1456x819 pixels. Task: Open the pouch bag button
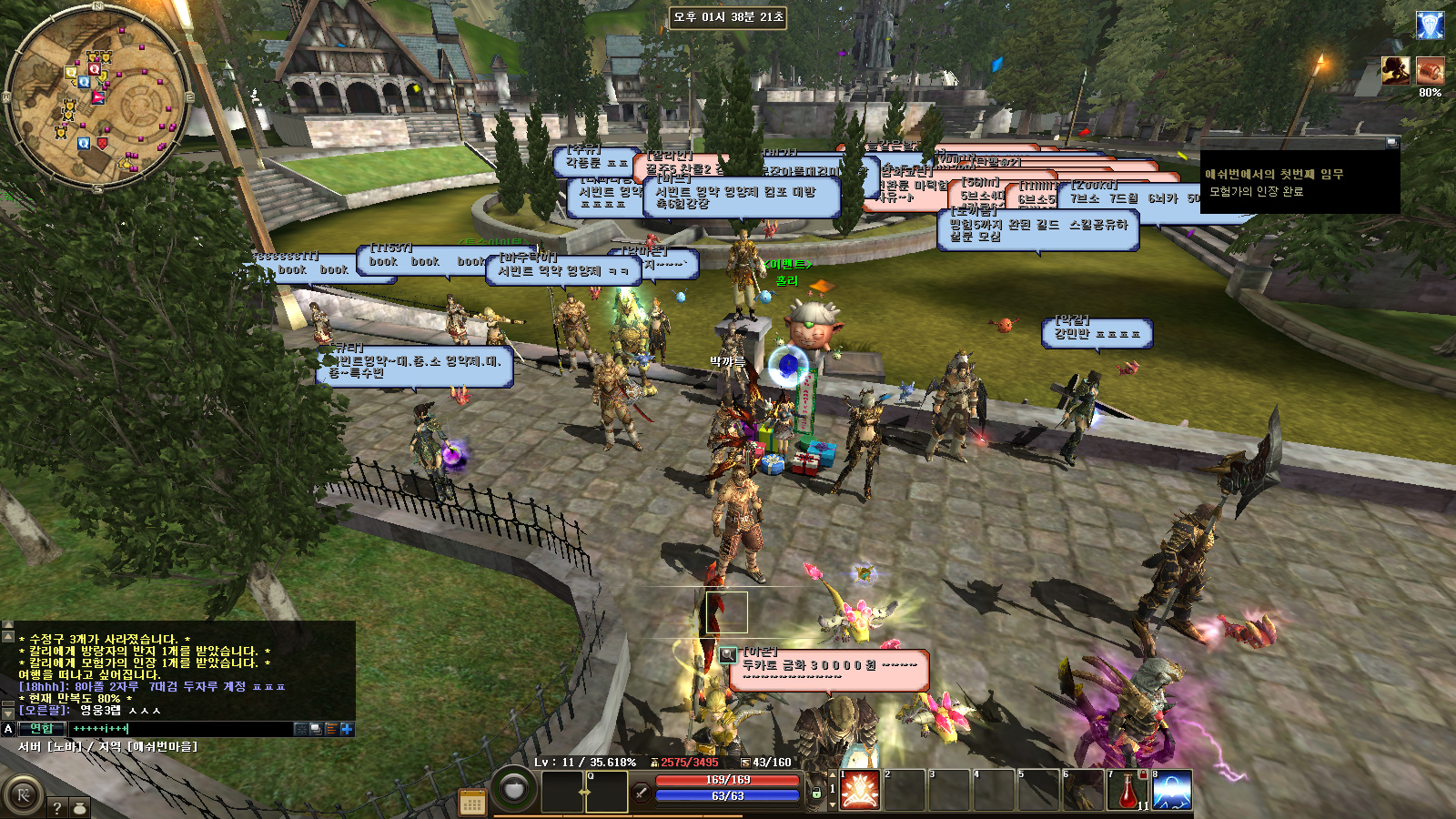[80, 808]
